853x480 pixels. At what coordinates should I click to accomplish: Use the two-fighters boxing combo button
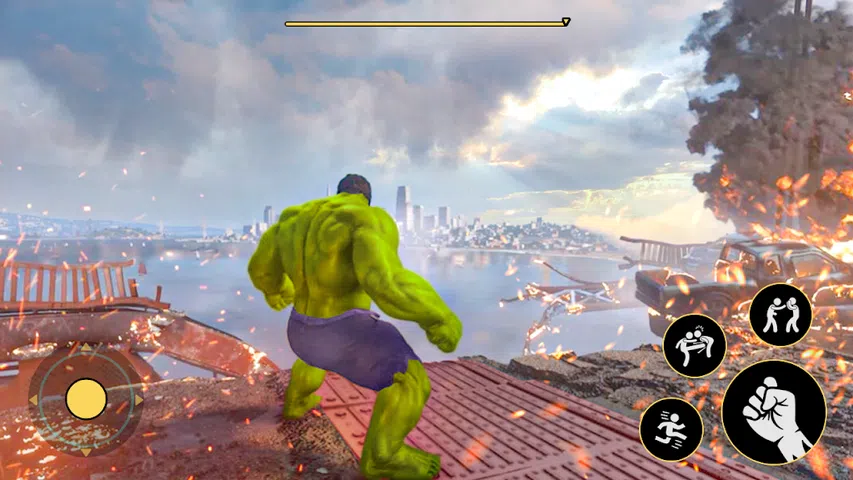pos(780,315)
